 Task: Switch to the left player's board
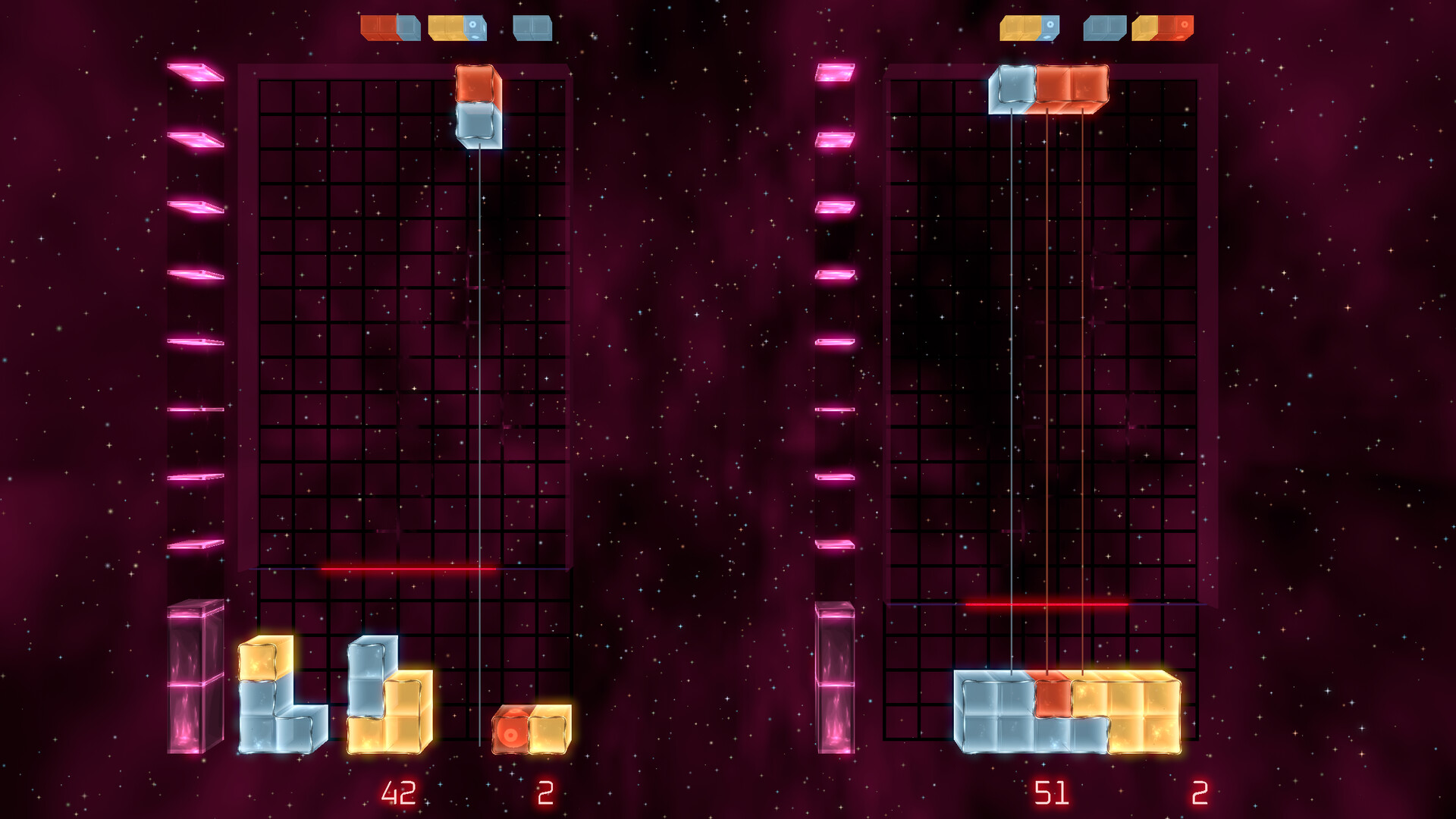(406, 341)
